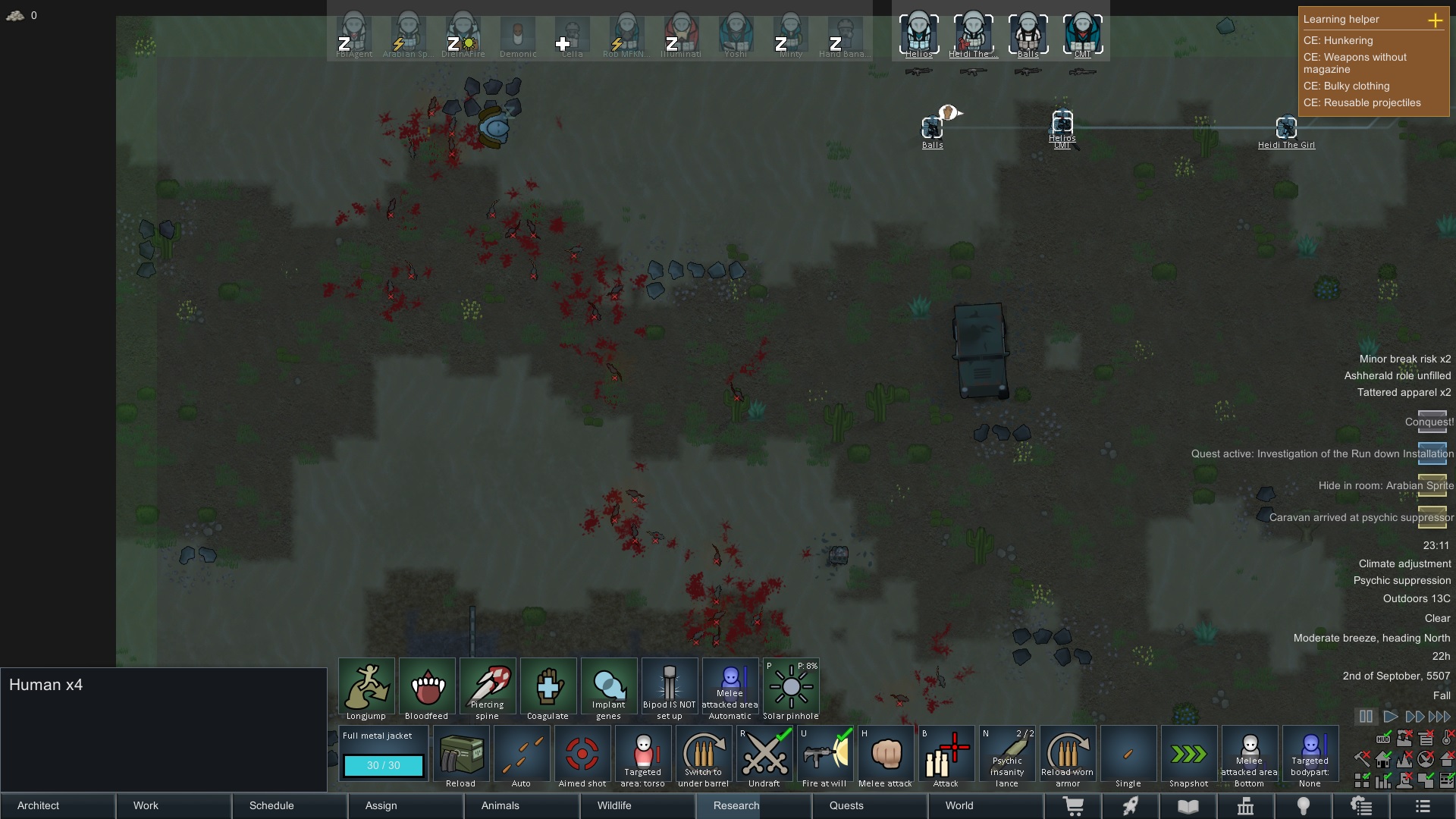
Task: Open the Architect menu
Action: click(x=37, y=806)
